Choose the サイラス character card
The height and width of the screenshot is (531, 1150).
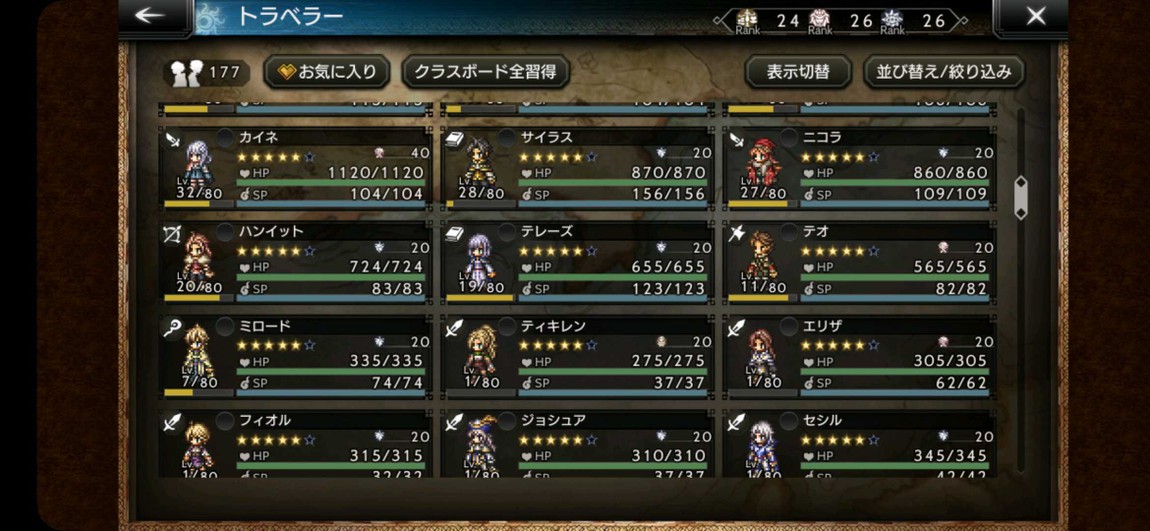578,167
